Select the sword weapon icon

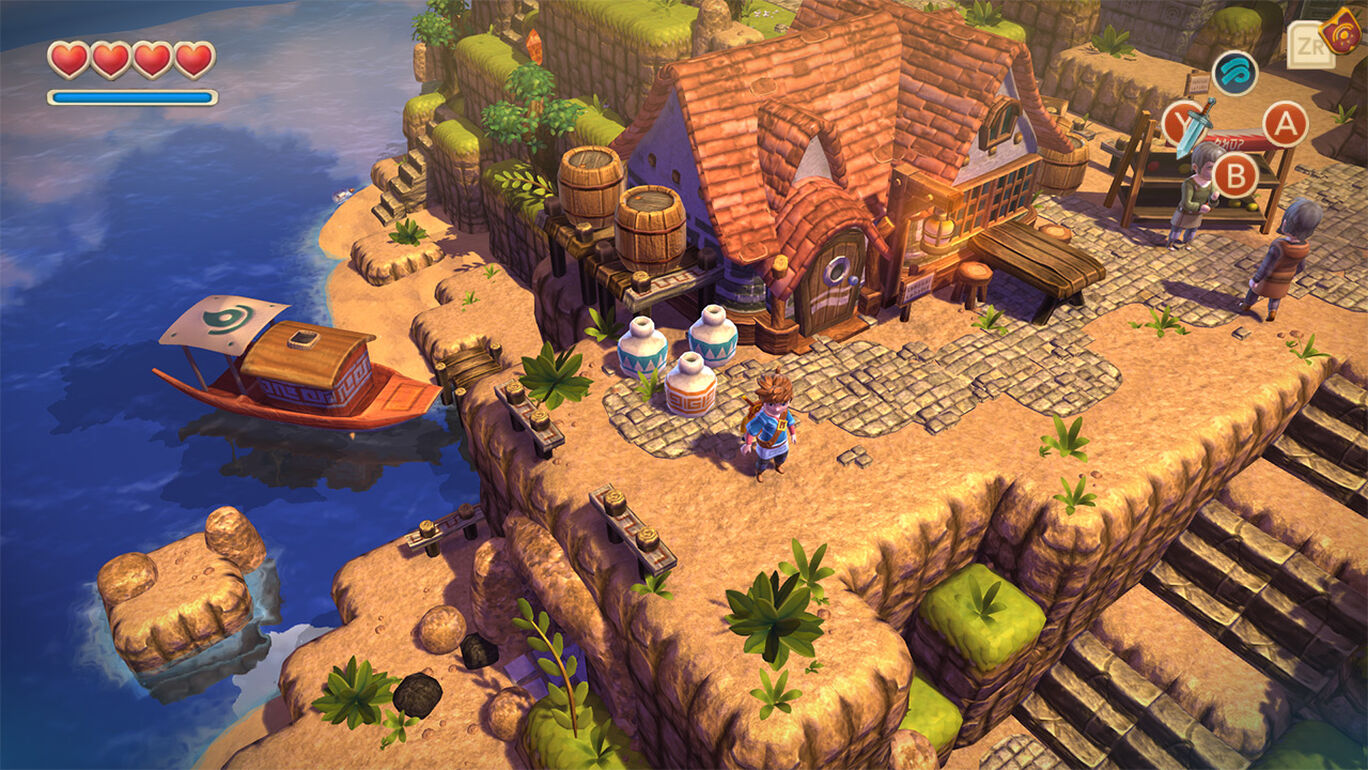pos(1195,126)
